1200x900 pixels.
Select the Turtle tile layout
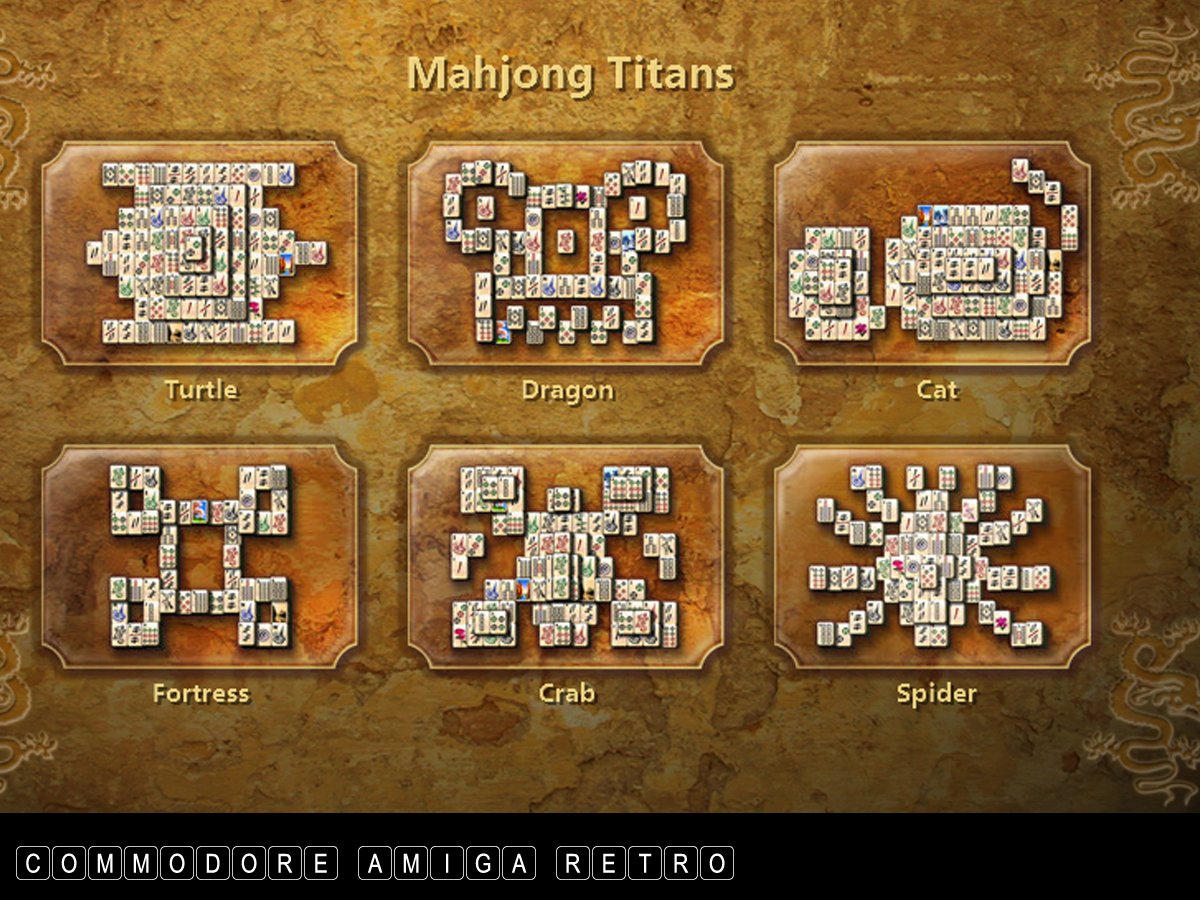[x=200, y=253]
